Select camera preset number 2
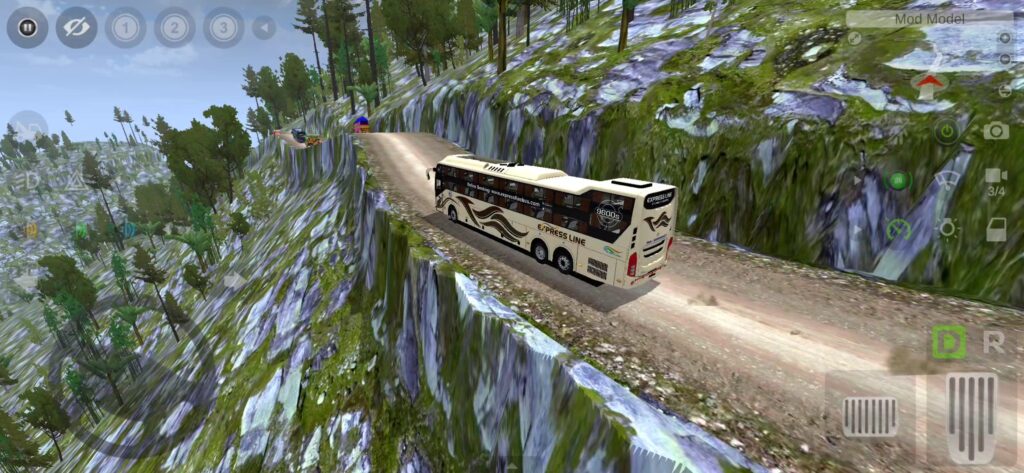The height and width of the screenshot is (473, 1024). [174, 27]
